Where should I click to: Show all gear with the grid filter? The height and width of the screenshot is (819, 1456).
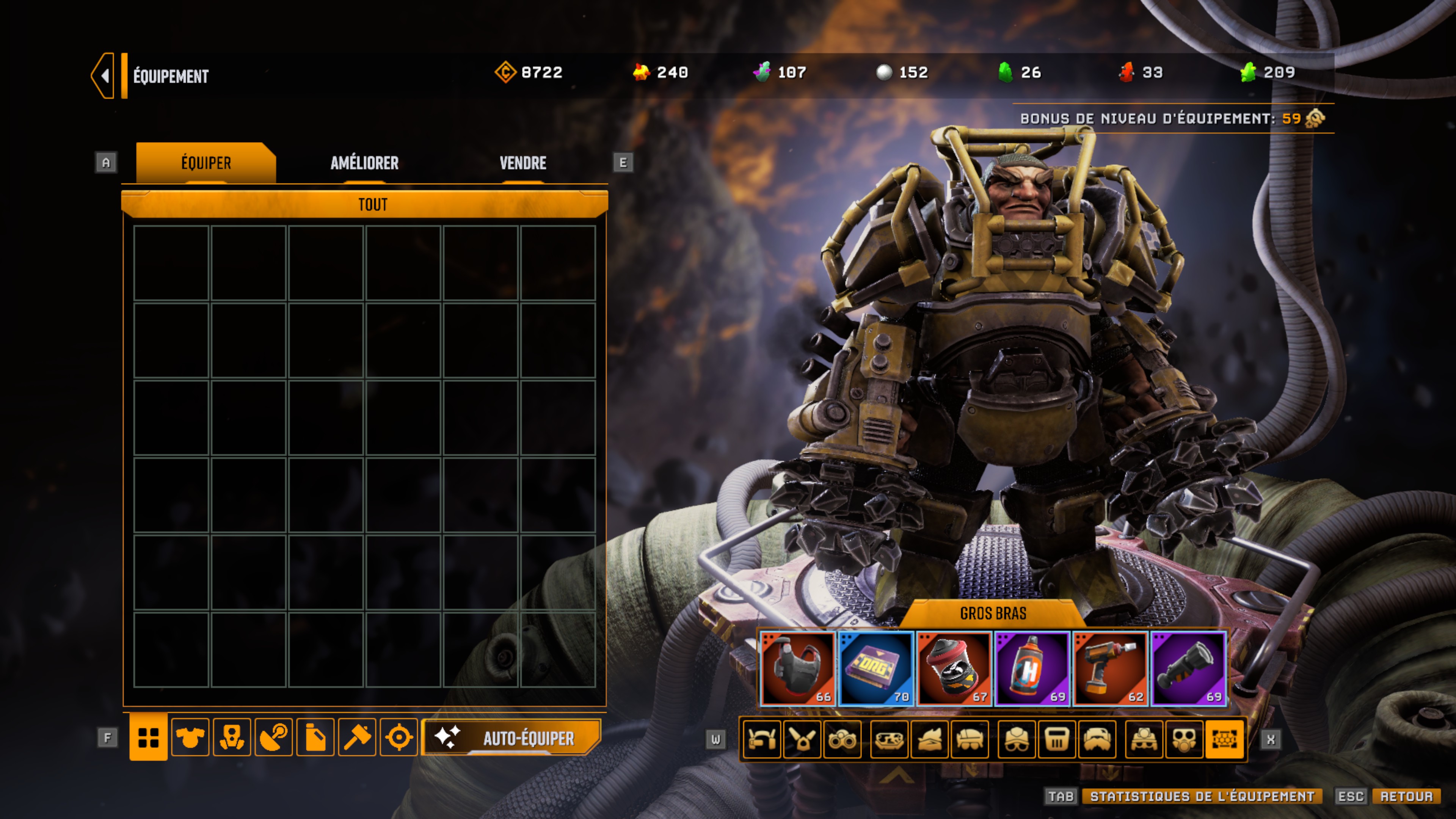click(x=149, y=737)
